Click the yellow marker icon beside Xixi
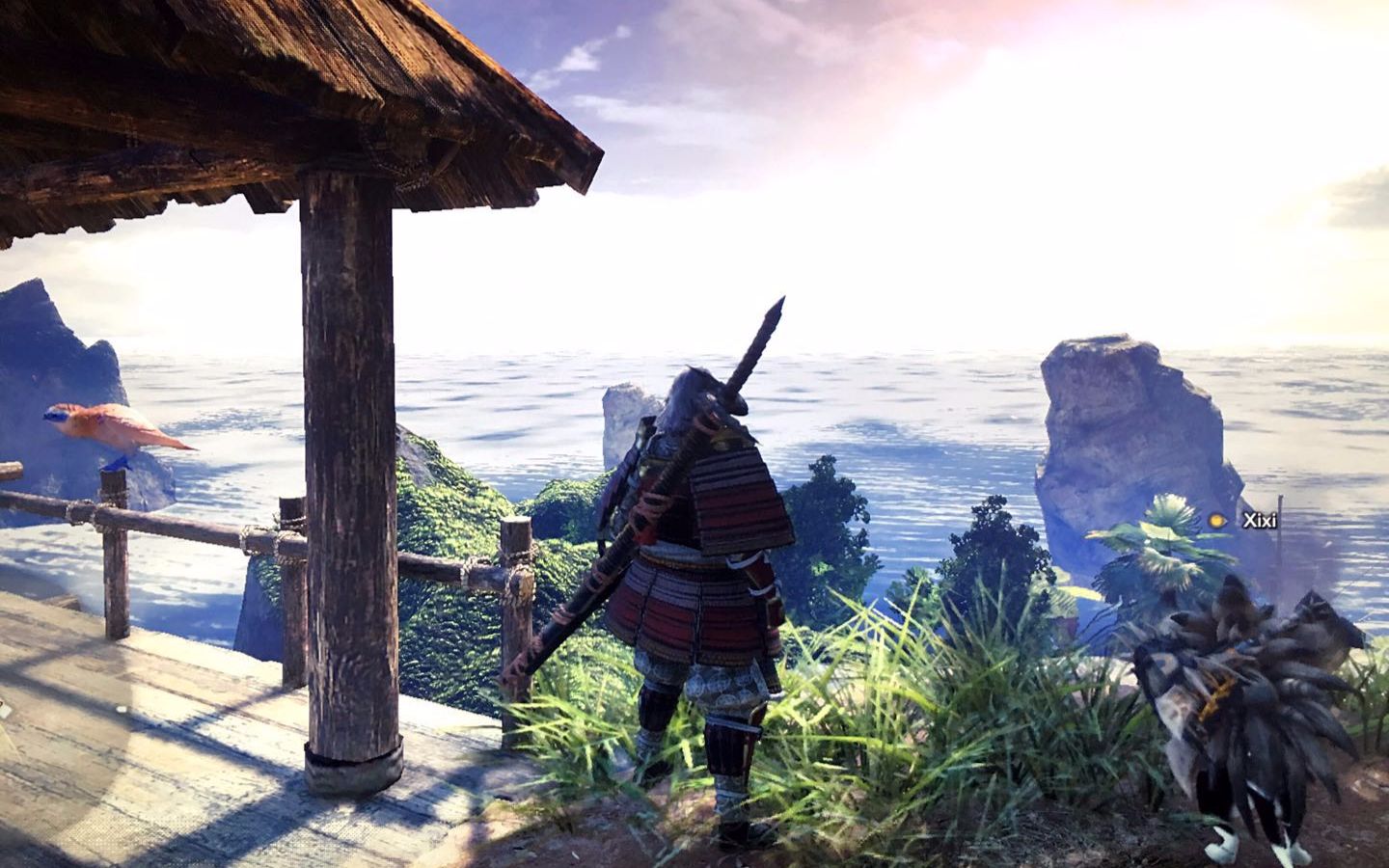The width and height of the screenshot is (1389, 868). click(1215, 520)
